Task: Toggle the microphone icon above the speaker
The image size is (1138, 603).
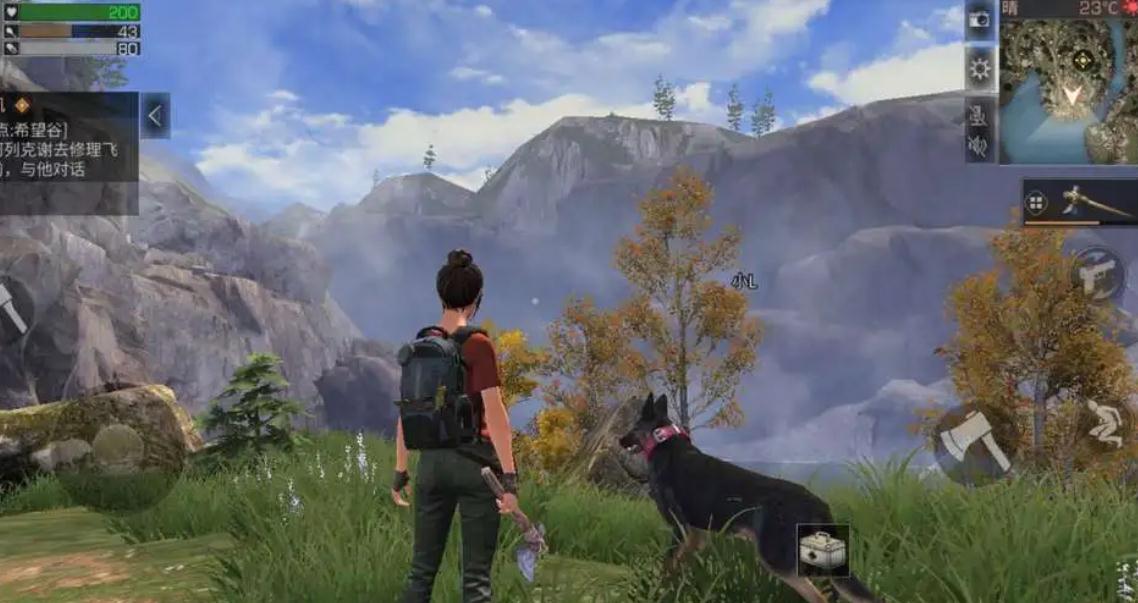Action: point(979,115)
